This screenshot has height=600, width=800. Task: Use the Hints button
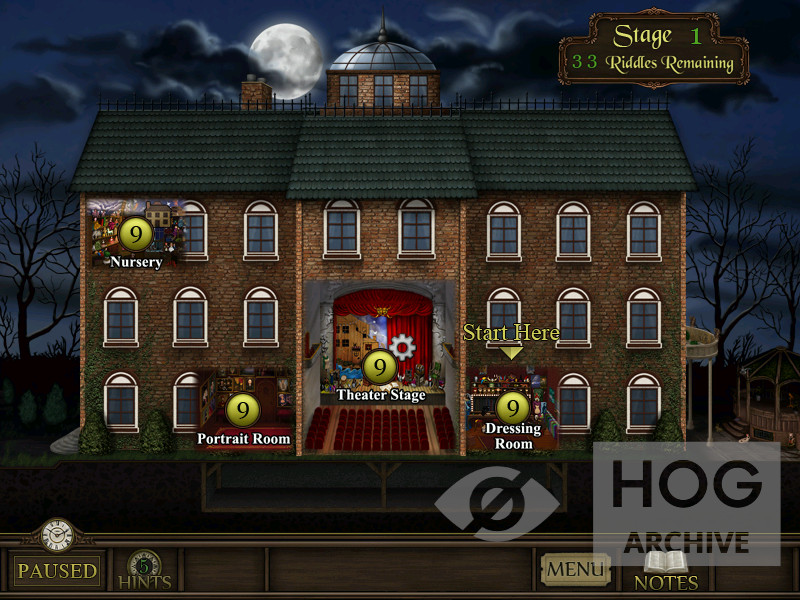144,570
